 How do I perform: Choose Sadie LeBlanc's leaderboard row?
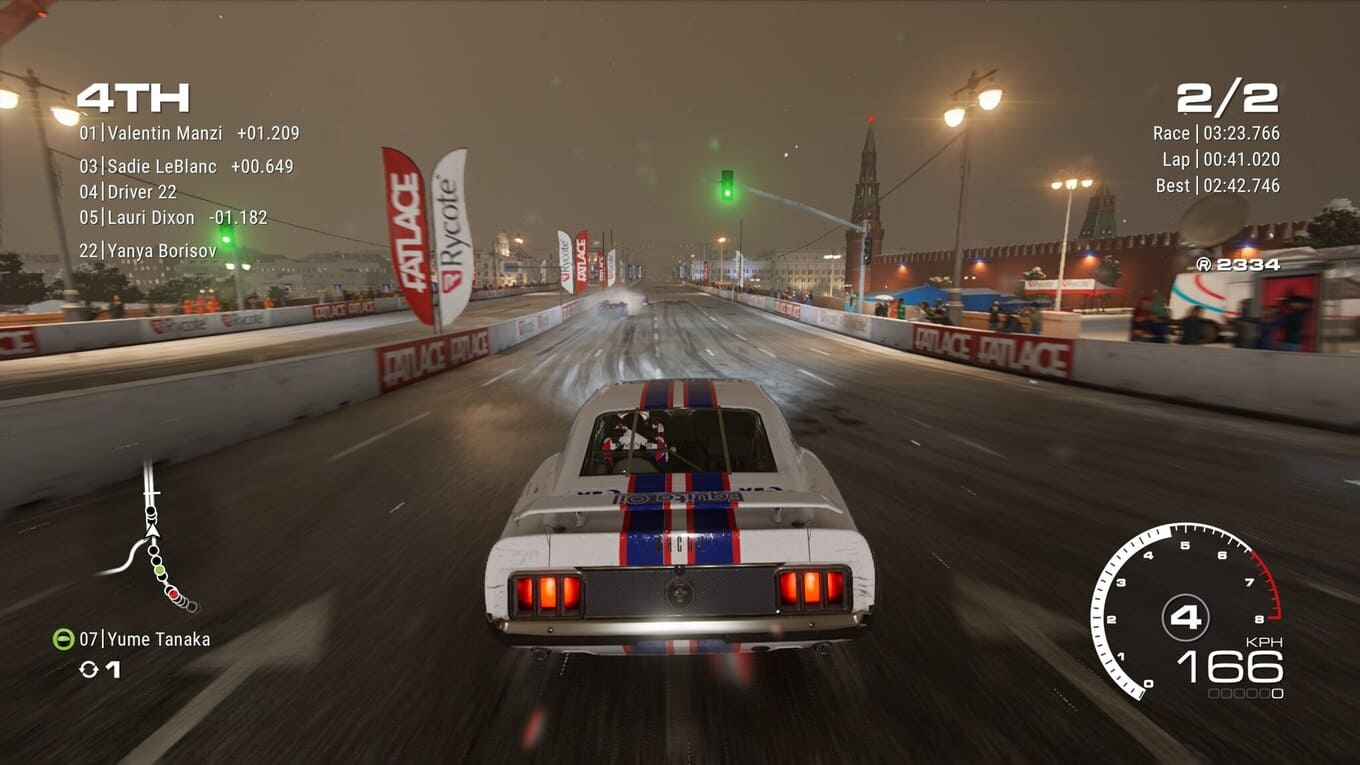point(186,167)
